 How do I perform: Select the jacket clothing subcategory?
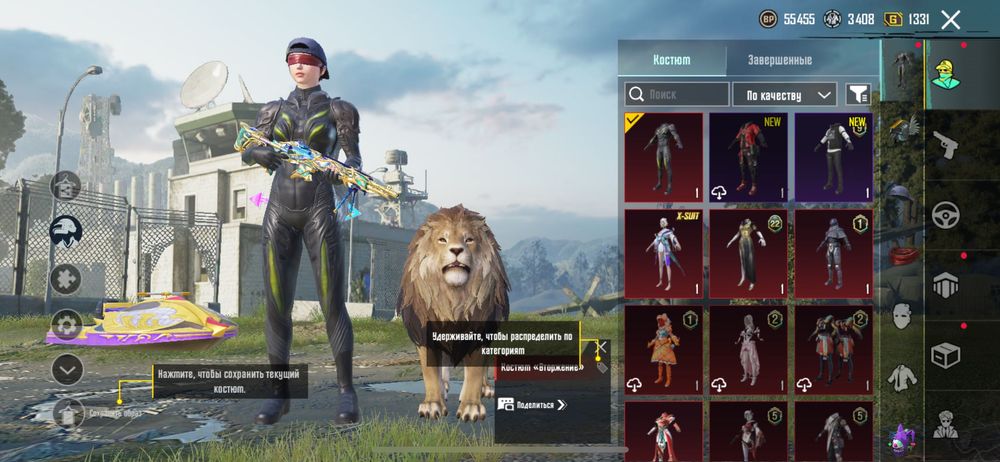(x=902, y=377)
